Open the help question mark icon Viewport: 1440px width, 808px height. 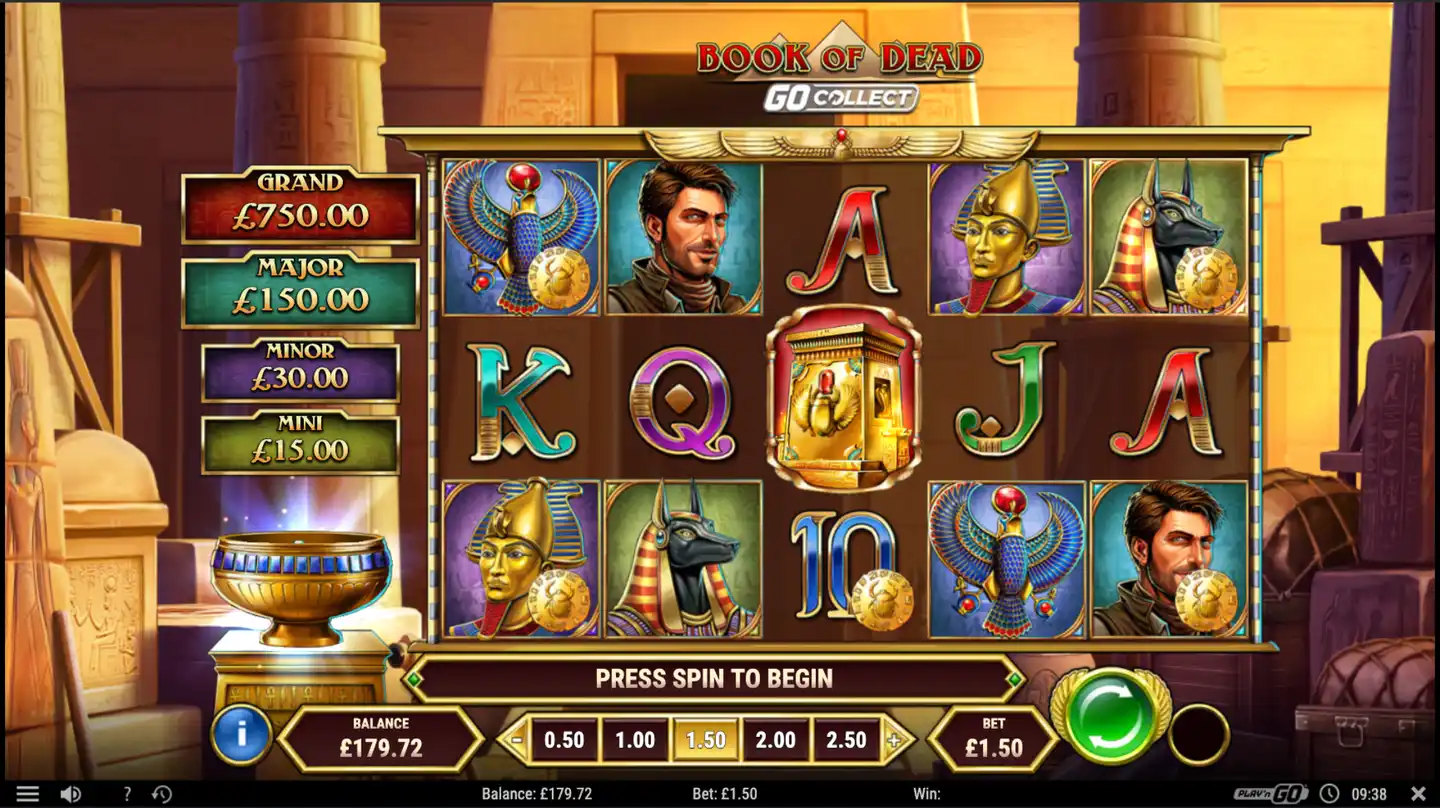coord(126,792)
